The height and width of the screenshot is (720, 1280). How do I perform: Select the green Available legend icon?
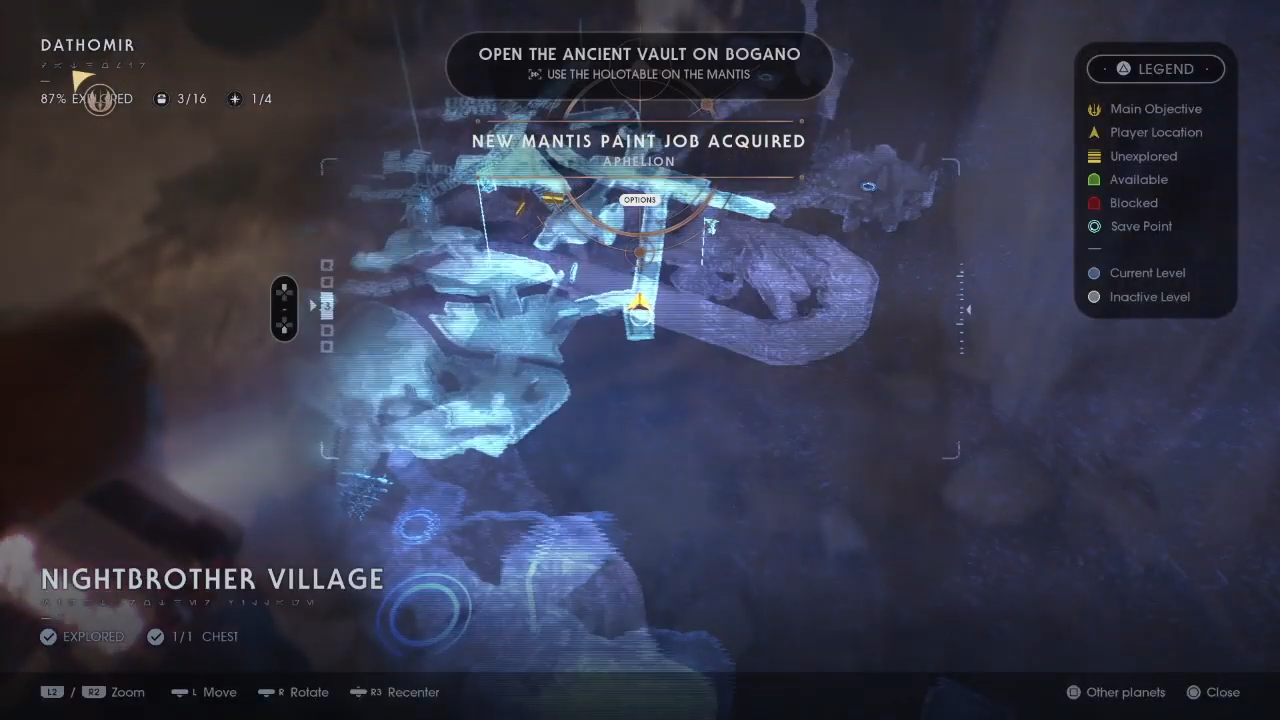[1094, 179]
